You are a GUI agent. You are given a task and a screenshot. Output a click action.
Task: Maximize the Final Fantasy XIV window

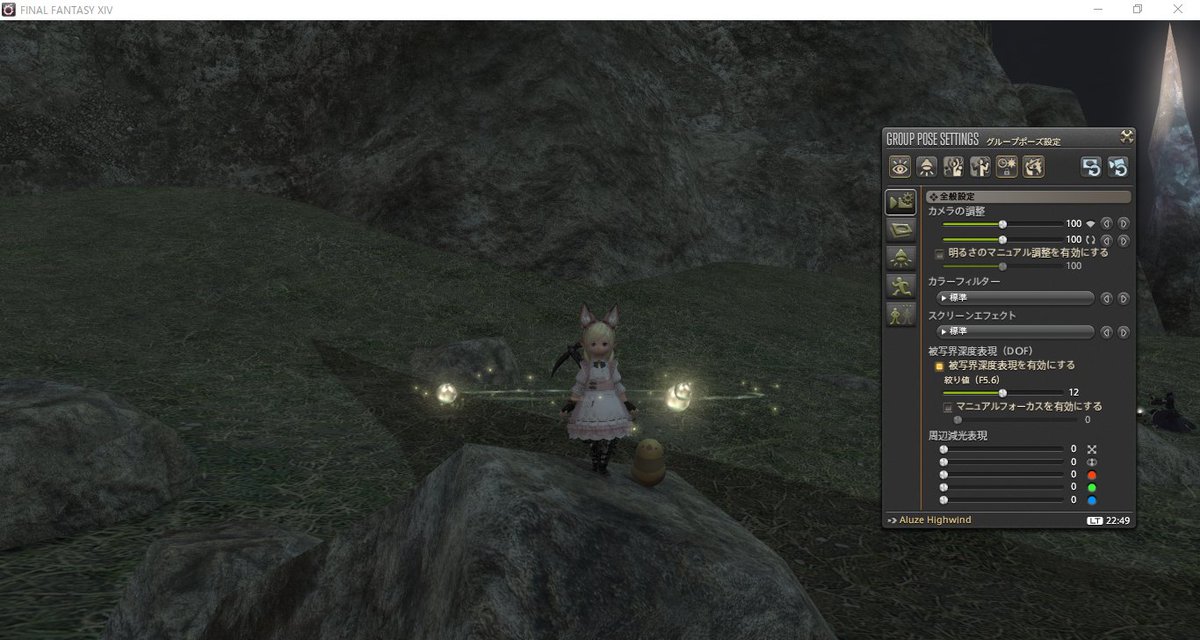click(1137, 9)
